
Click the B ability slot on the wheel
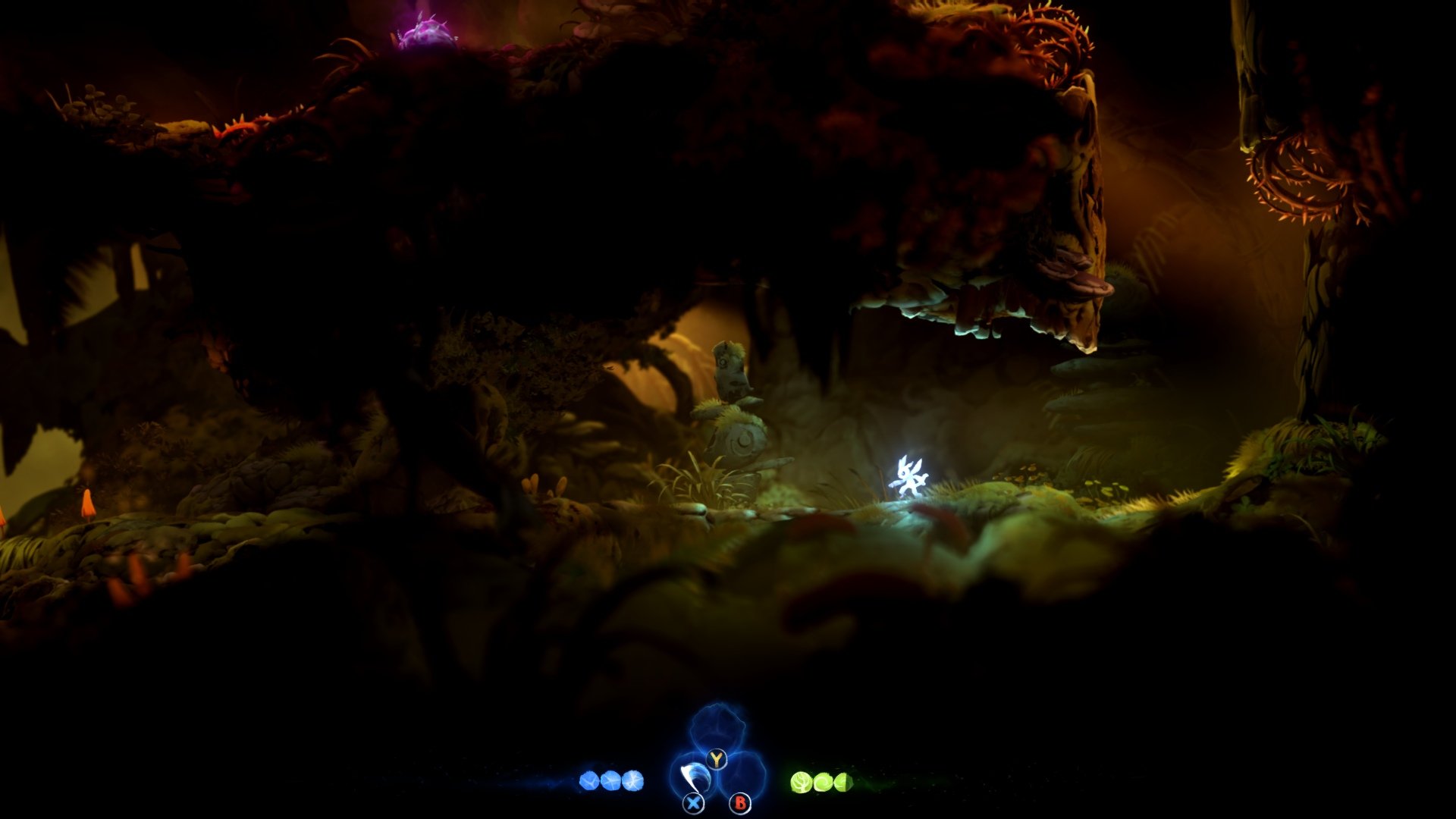pyautogui.click(x=740, y=803)
